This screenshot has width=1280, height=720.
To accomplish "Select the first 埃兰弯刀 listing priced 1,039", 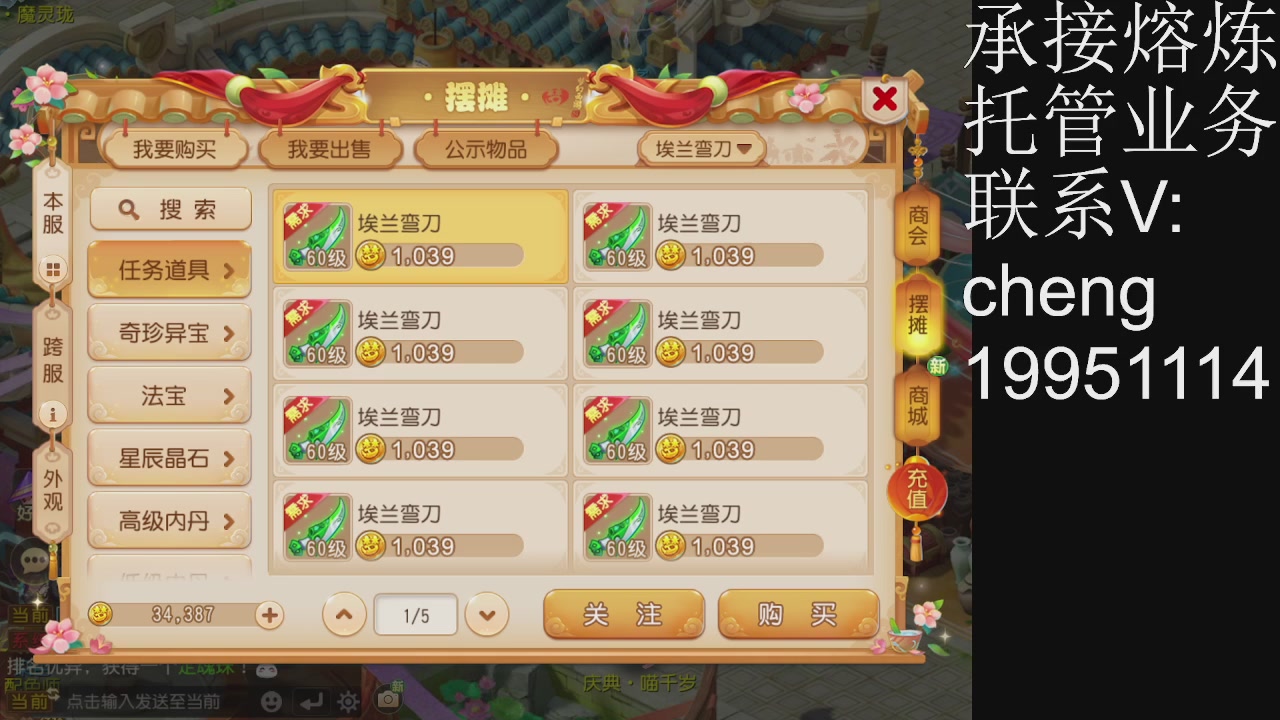I will click(x=420, y=237).
